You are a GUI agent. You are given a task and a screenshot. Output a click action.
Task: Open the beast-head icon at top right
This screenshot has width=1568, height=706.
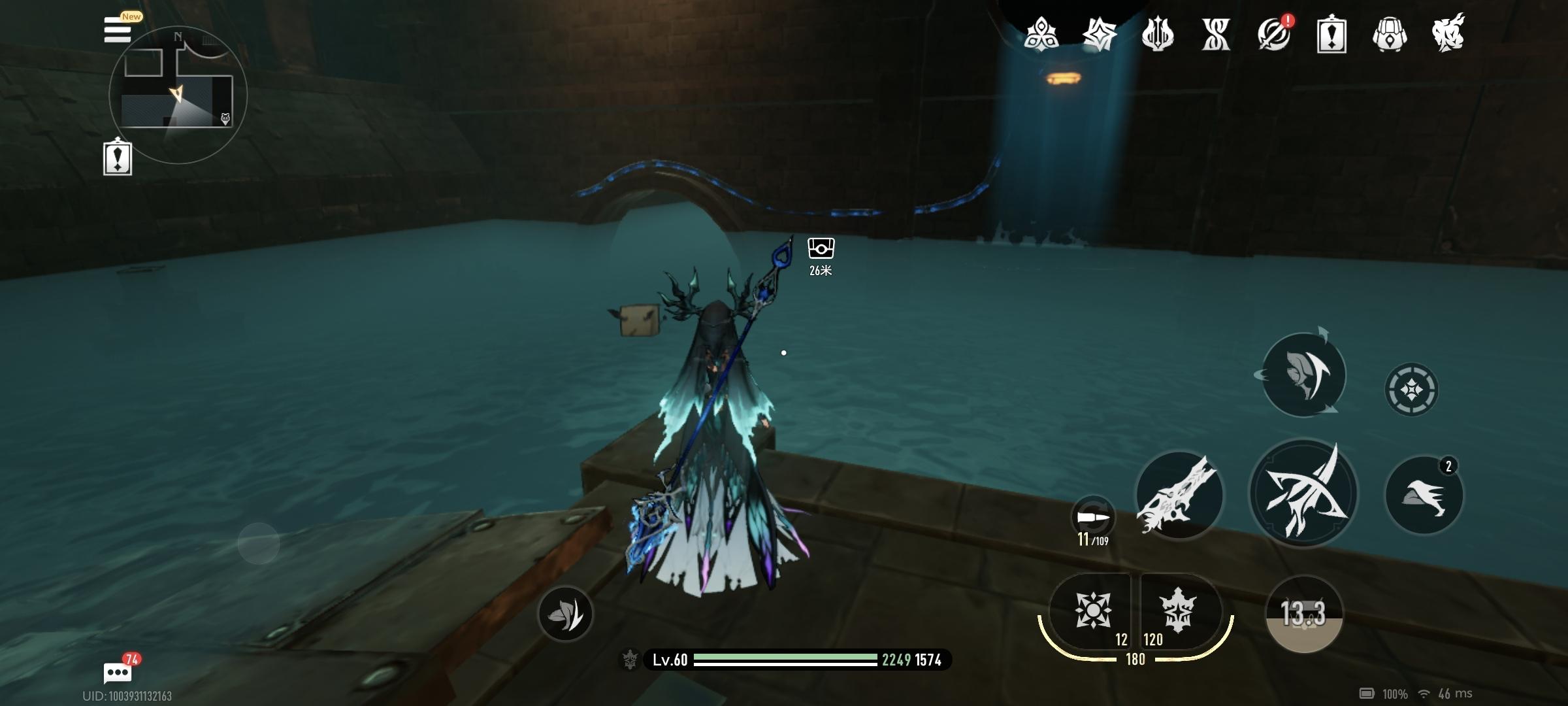[1448, 34]
